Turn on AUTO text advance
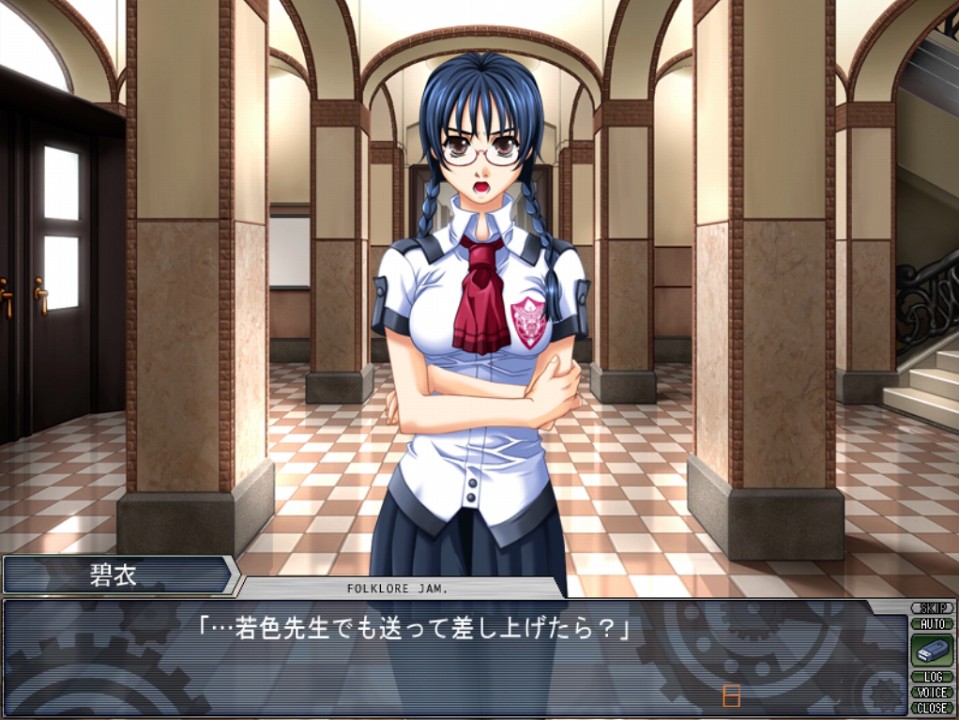This screenshot has width=959, height=720. pyautogui.click(x=932, y=623)
